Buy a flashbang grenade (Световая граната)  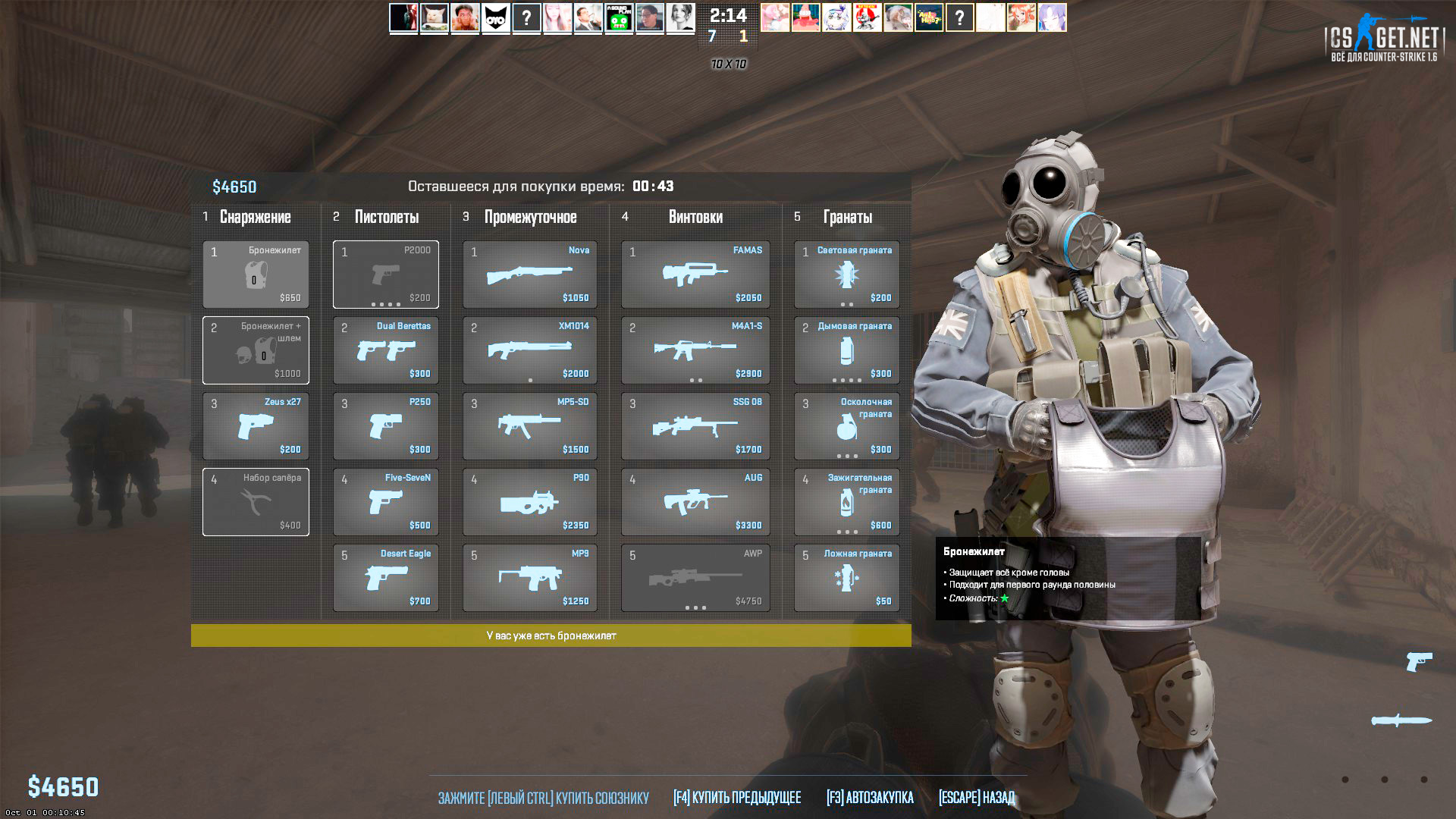tap(846, 275)
